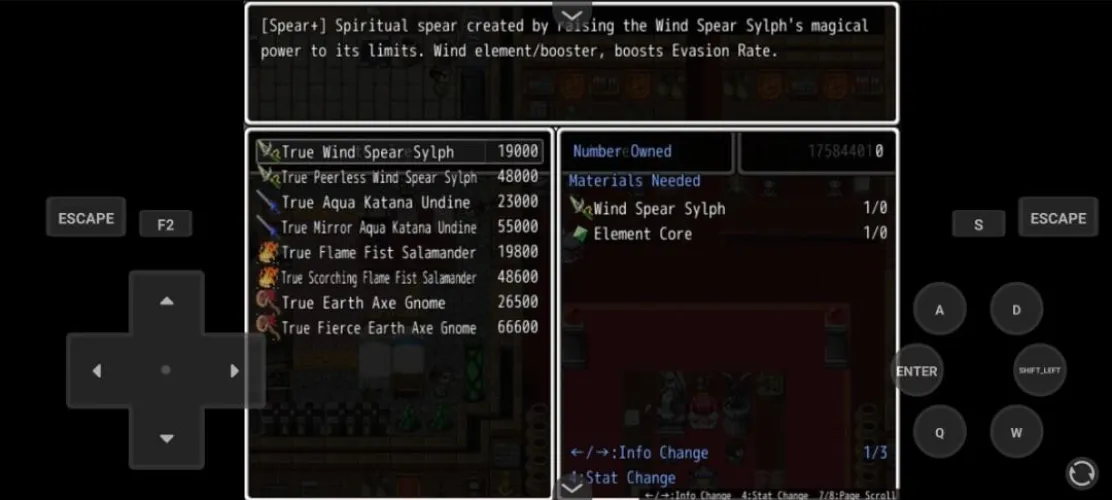Tap the S overlay button
Image resolution: width=1112 pixels, height=500 pixels.
pyautogui.click(x=978, y=225)
